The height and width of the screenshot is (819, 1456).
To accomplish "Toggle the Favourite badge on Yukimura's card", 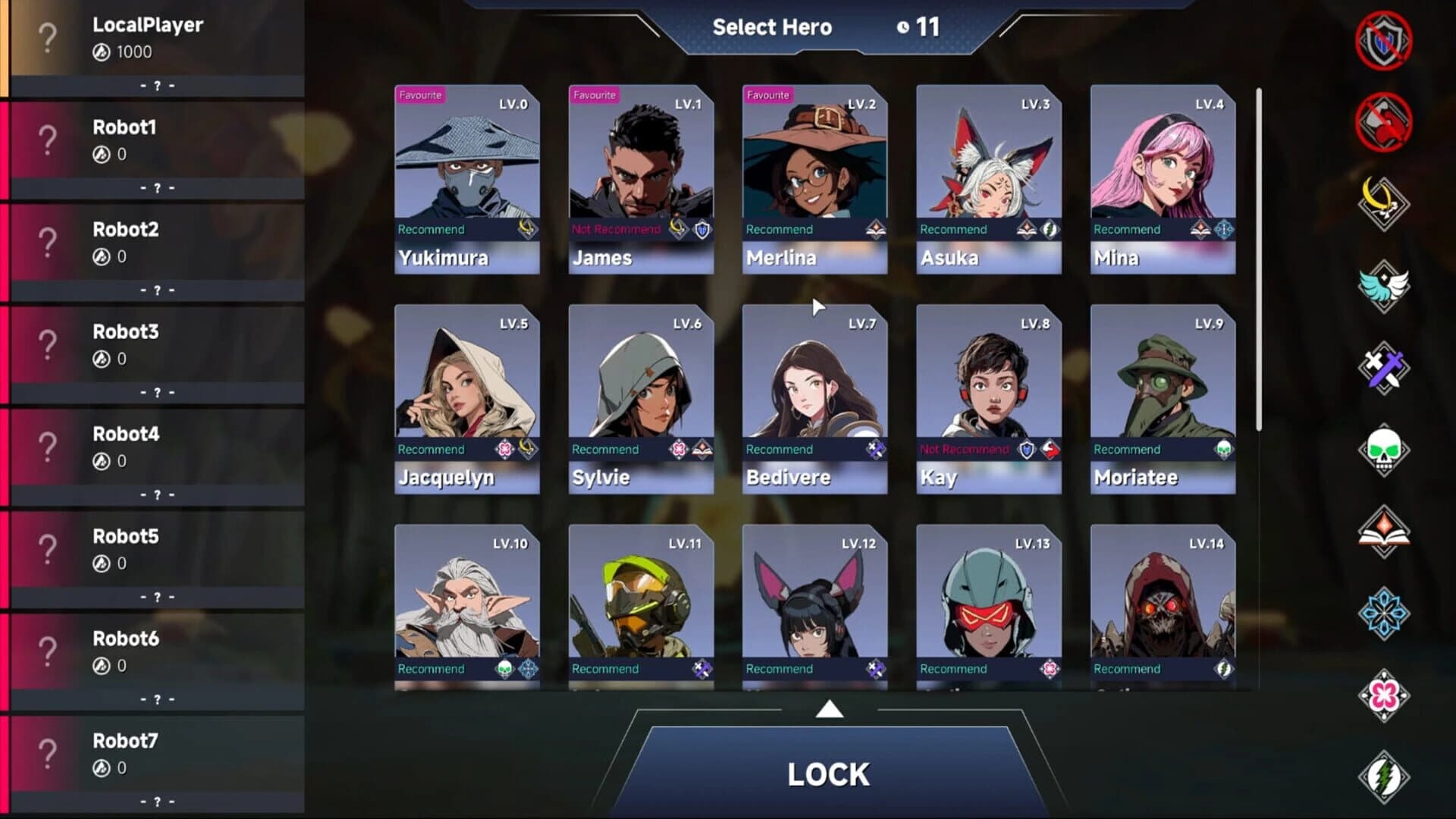I will (421, 95).
